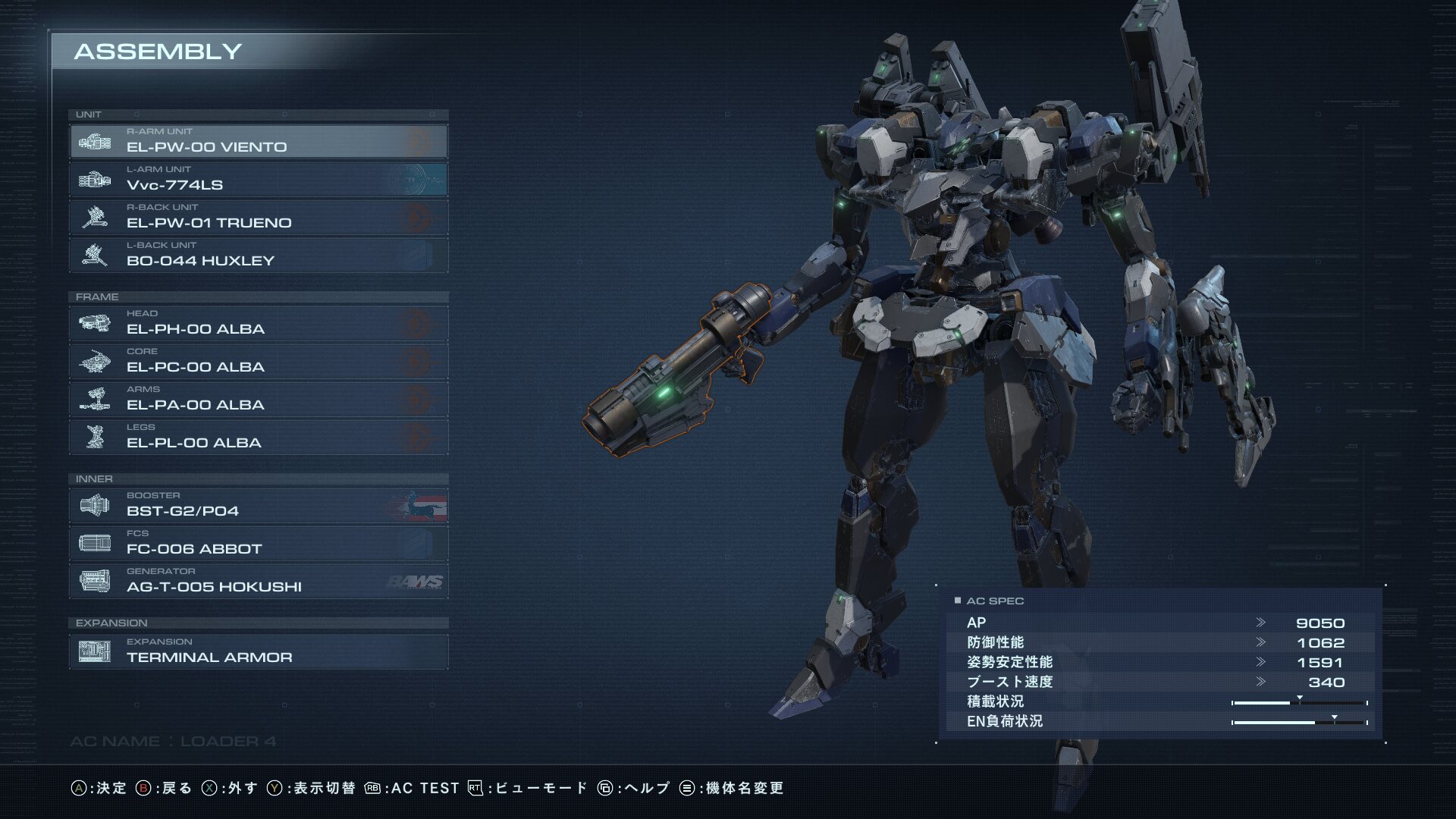The image size is (1456, 819).
Task: Select the TERMINAL ARMOR expansion slot
Action: [259, 651]
